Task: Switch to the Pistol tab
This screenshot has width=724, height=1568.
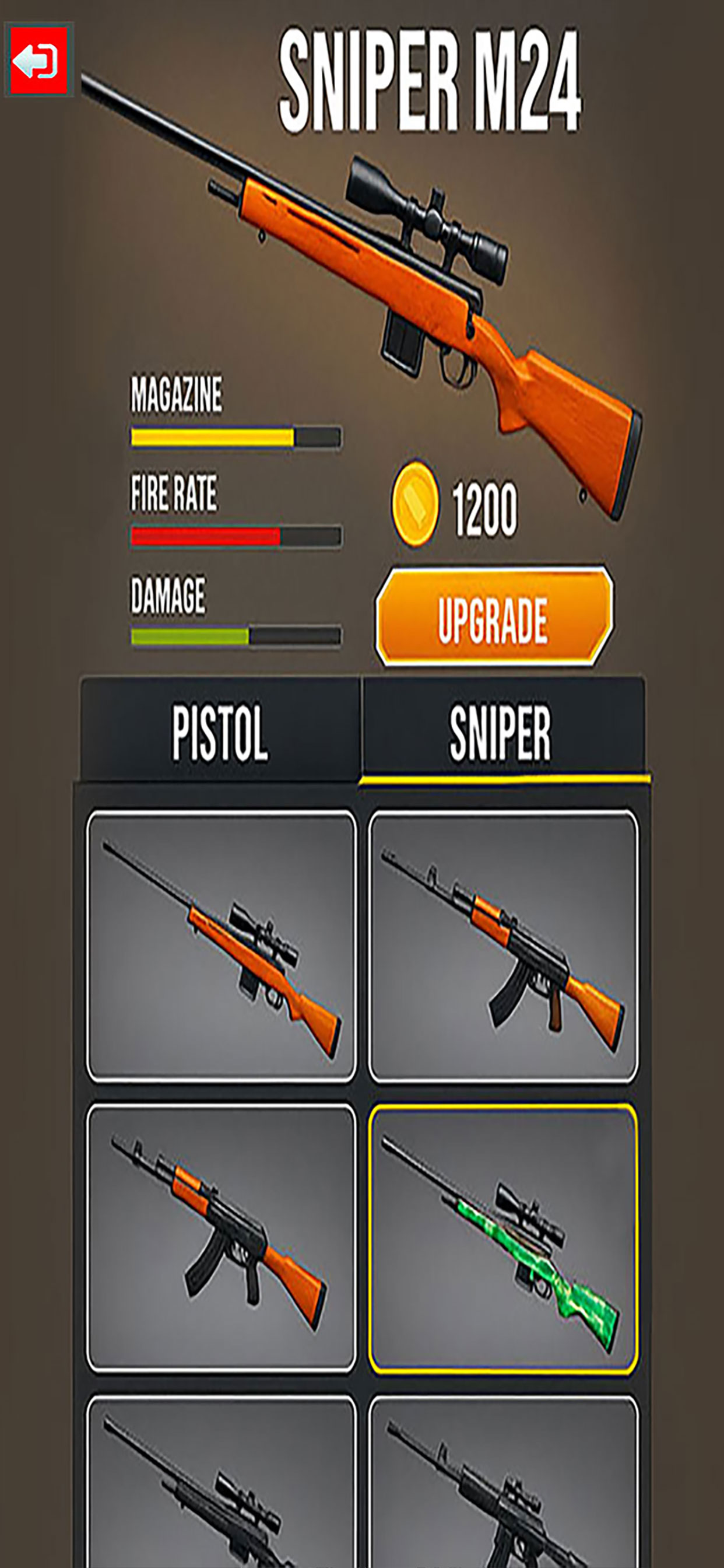Action: (x=220, y=731)
